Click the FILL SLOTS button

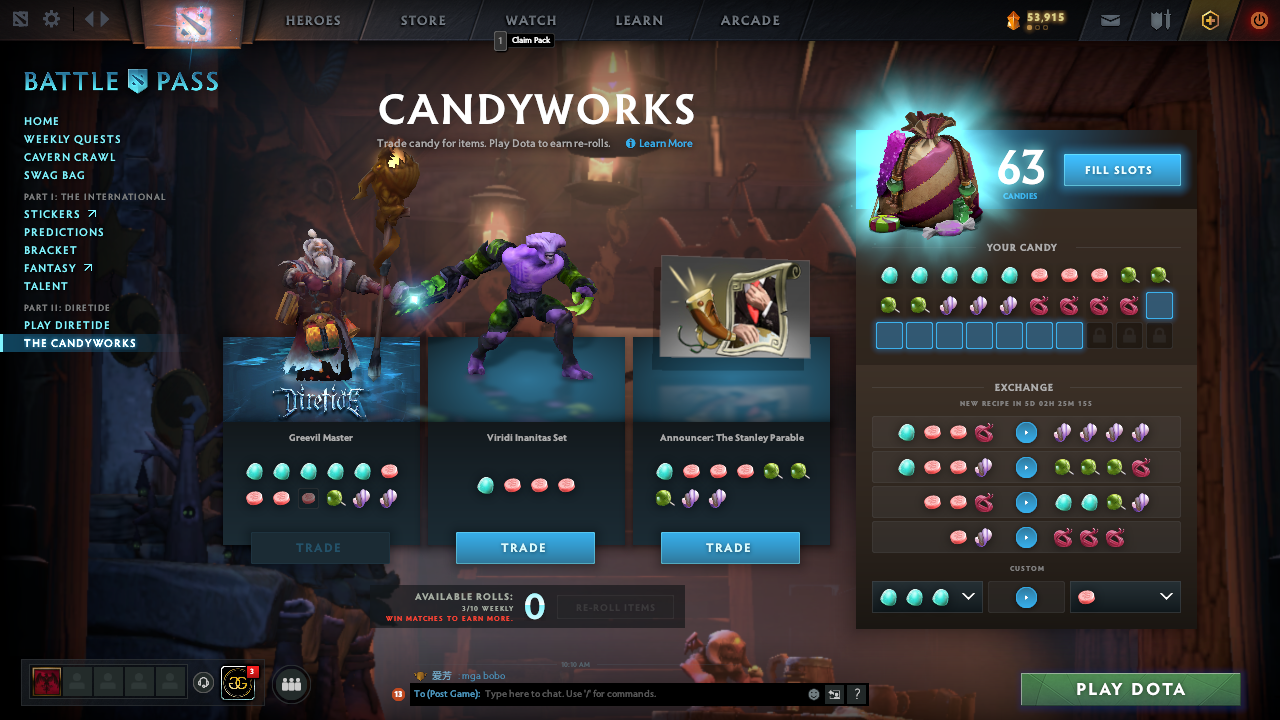[1121, 169]
